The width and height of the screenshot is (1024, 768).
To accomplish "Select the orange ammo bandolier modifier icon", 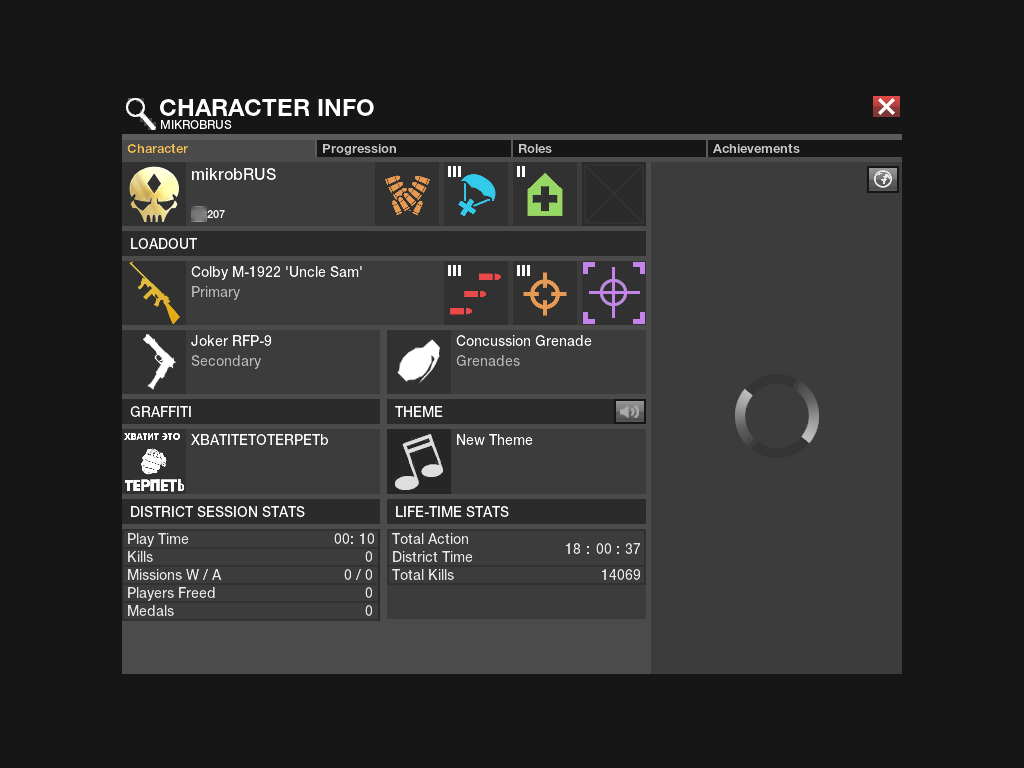I will click(x=407, y=194).
